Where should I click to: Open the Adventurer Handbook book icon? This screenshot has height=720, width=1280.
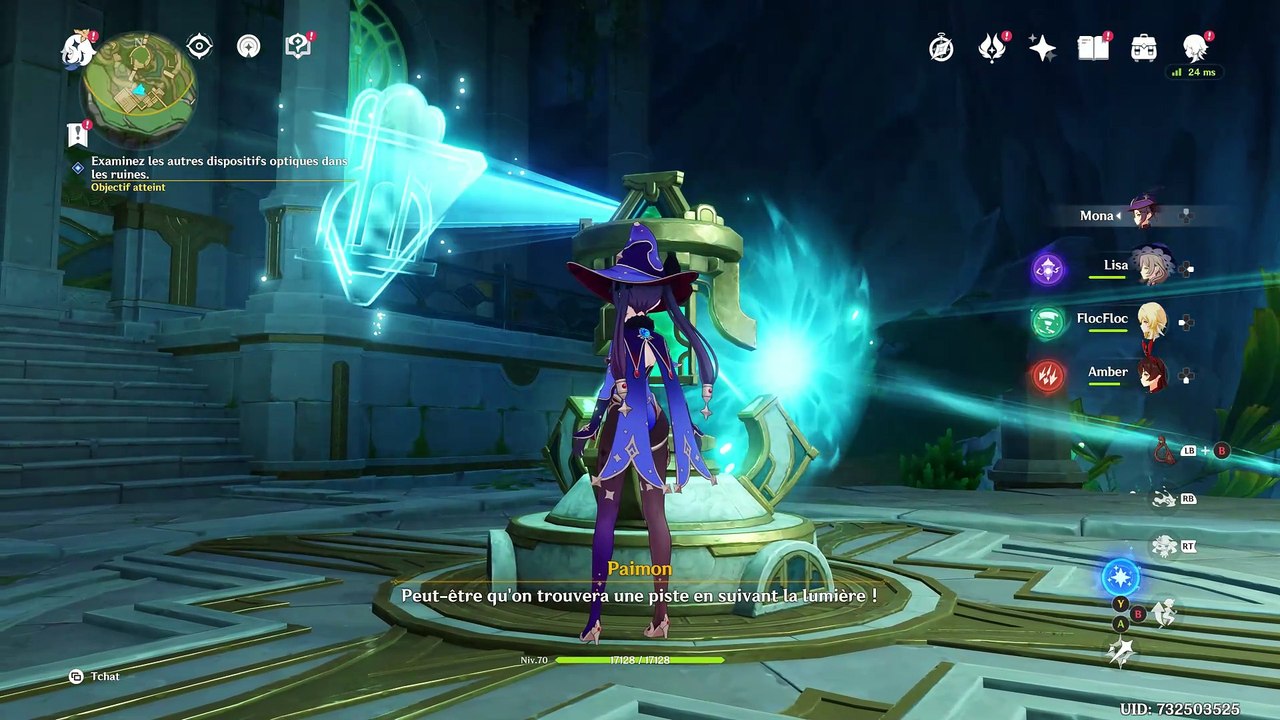coord(1093,48)
